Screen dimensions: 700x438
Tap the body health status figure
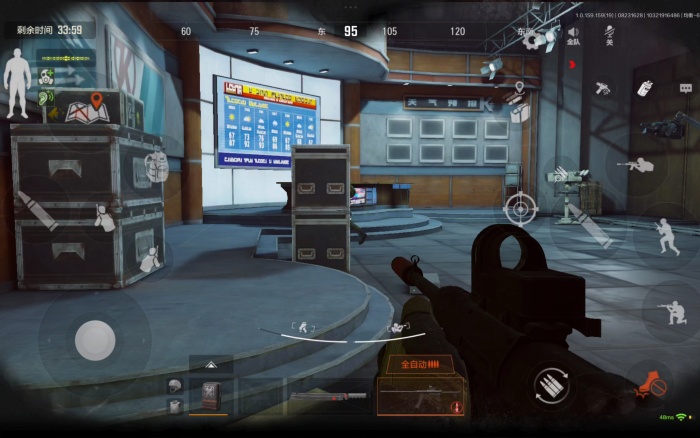[x=17, y=74]
